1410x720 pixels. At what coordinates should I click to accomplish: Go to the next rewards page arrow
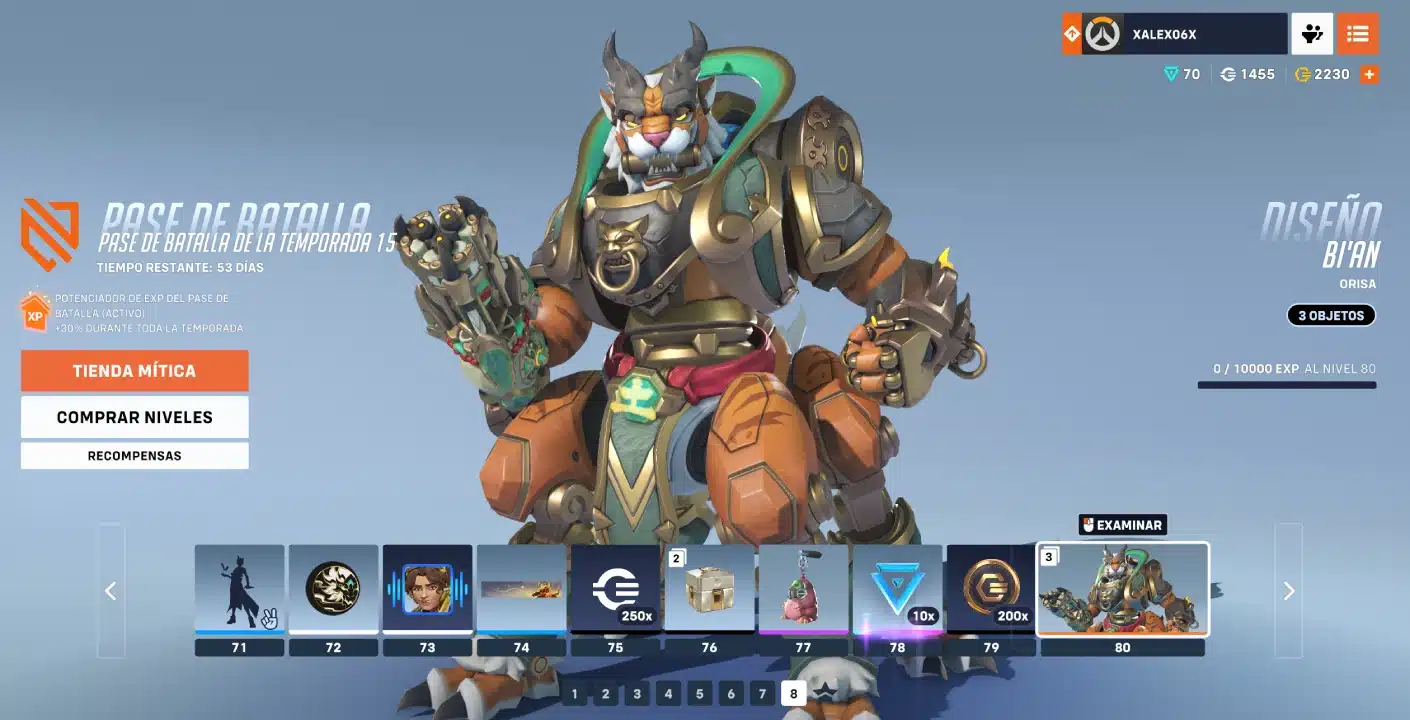click(x=1289, y=591)
